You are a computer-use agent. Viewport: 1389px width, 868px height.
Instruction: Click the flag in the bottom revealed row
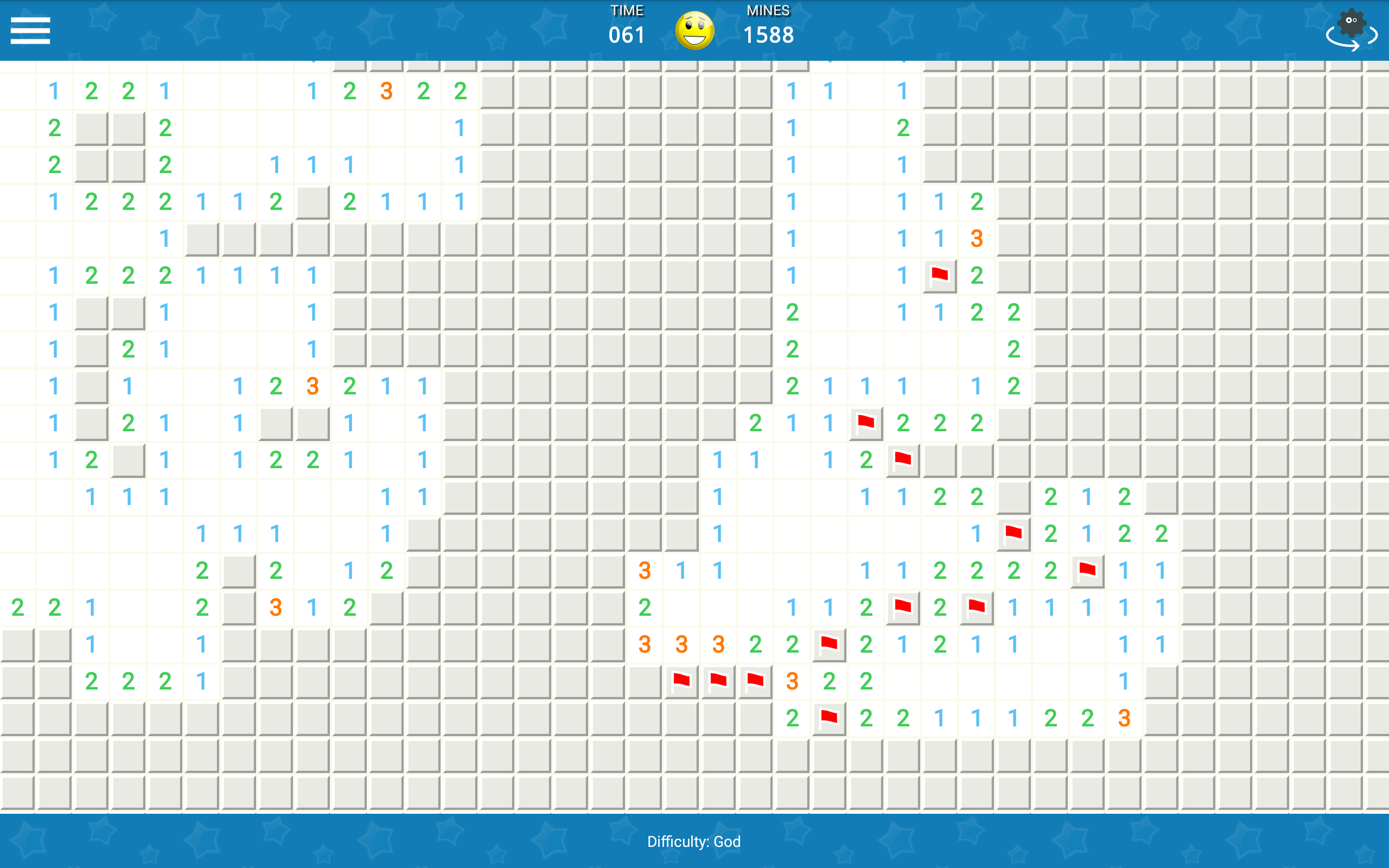829,718
